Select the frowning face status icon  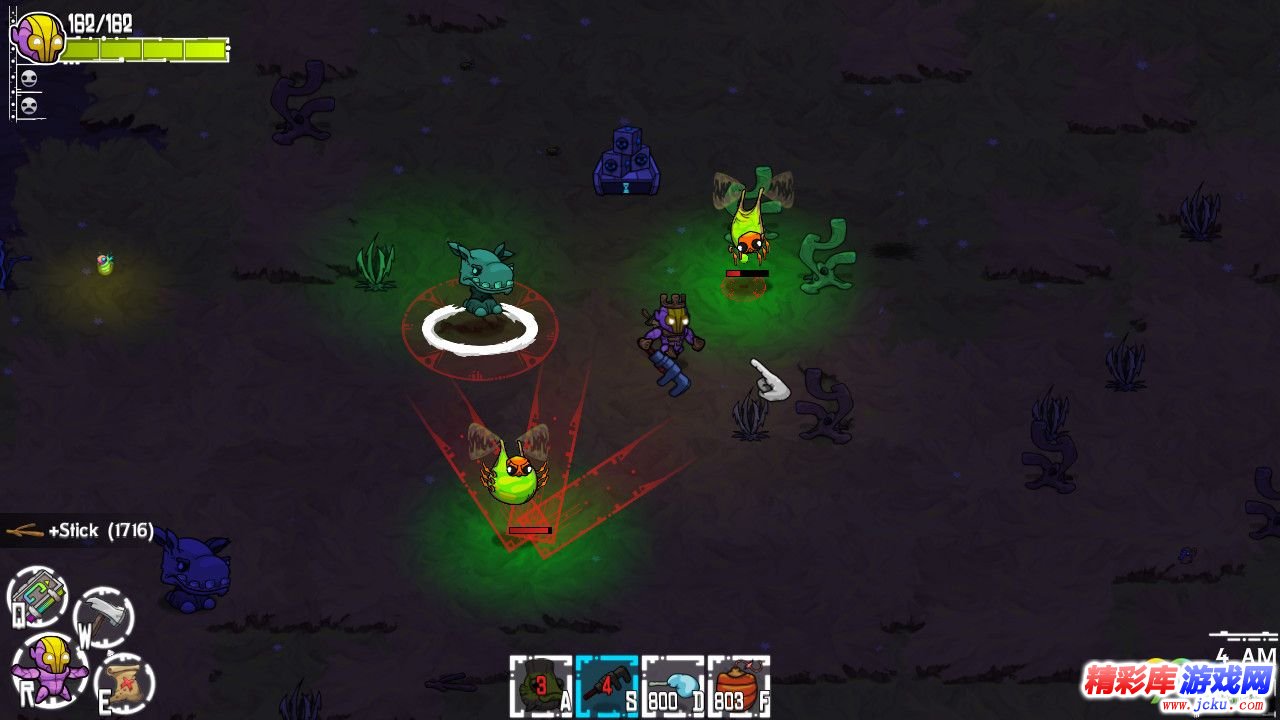(x=28, y=105)
